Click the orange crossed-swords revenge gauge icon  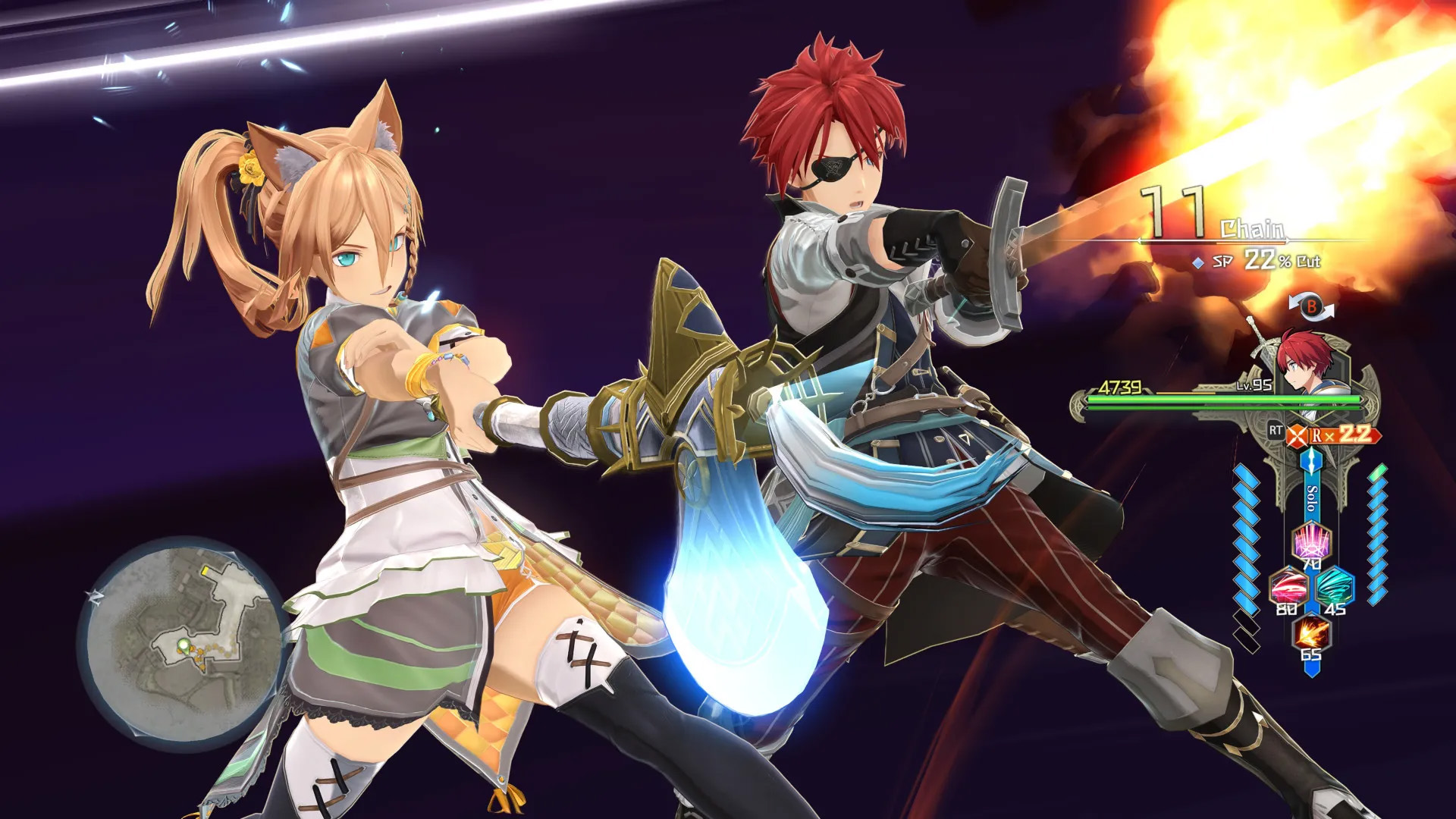pos(1298,435)
